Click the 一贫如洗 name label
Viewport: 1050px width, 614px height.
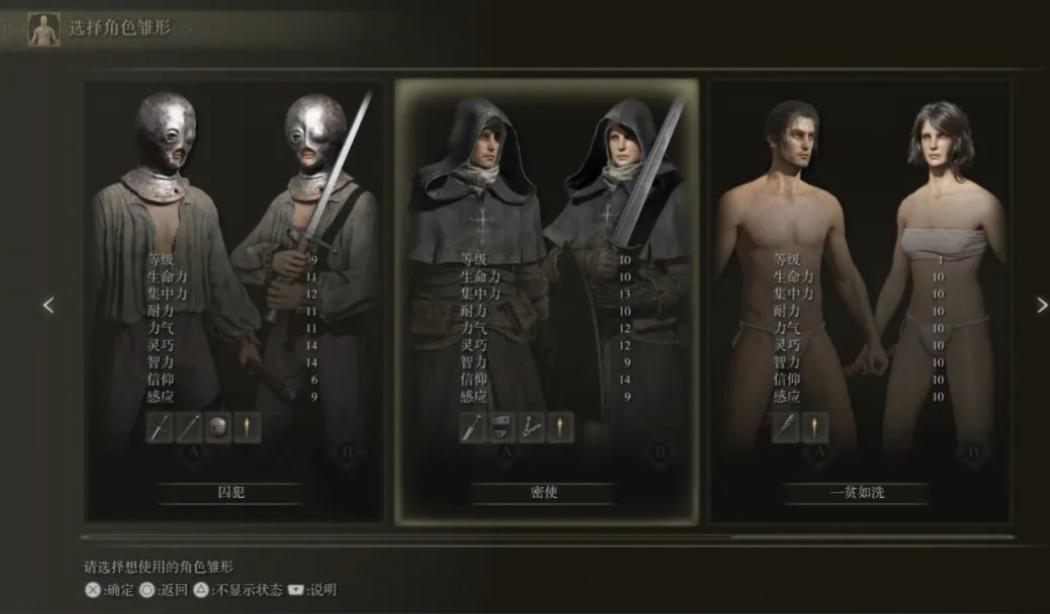point(858,493)
